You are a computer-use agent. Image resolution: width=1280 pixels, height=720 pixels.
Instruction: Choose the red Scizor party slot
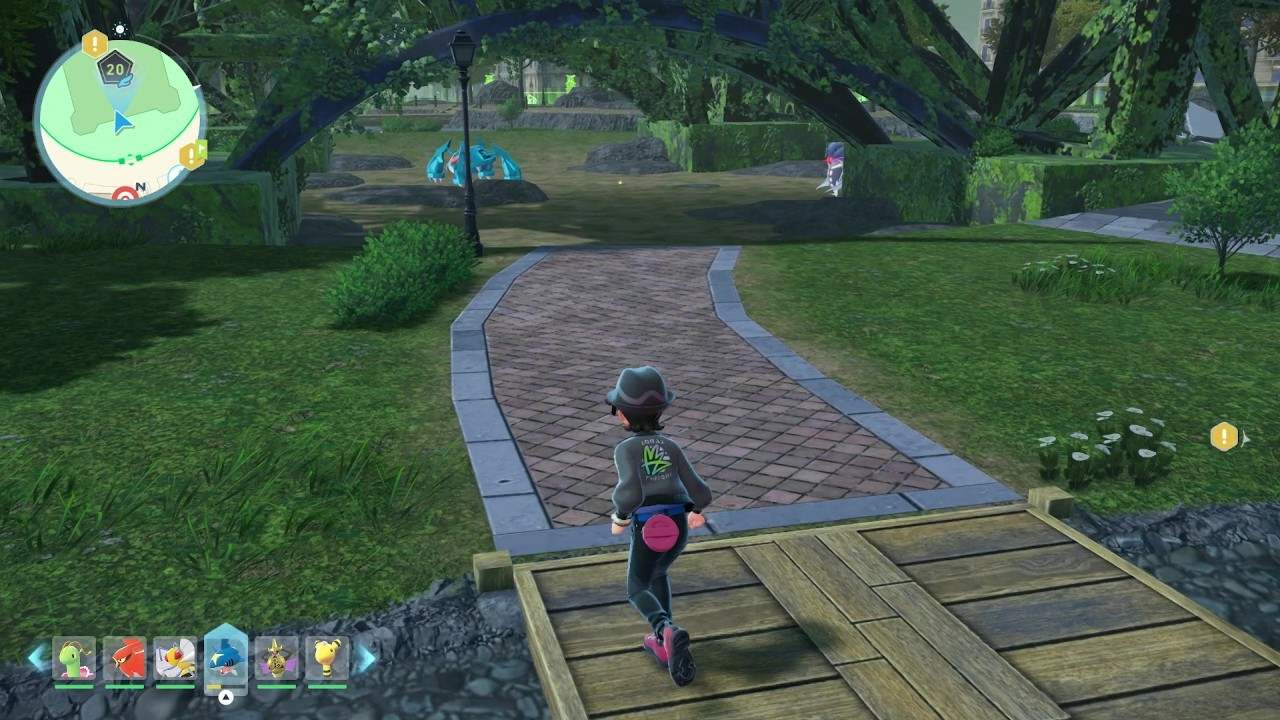(x=125, y=658)
